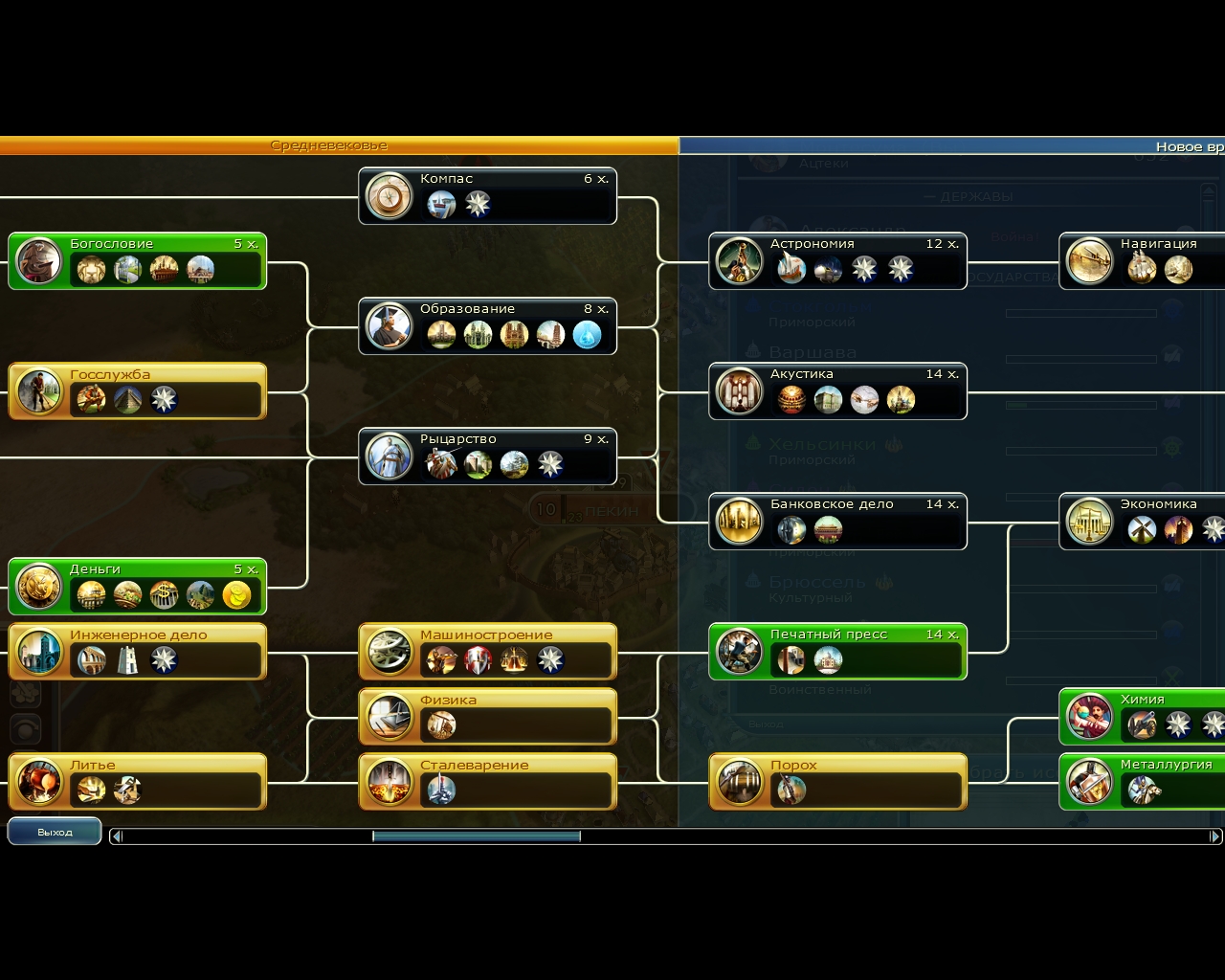The image size is (1225, 980).
Task: Click the left scroll arrow of the tech tree
Action: (115, 835)
